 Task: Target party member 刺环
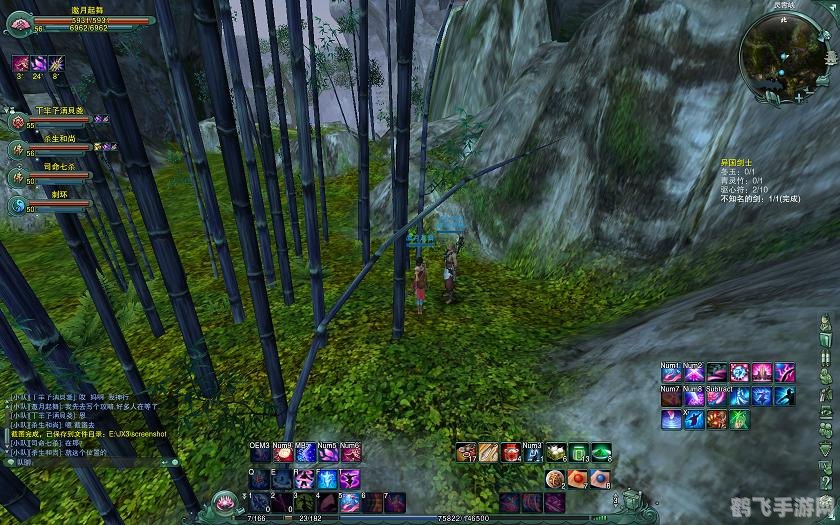(x=18, y=204)
